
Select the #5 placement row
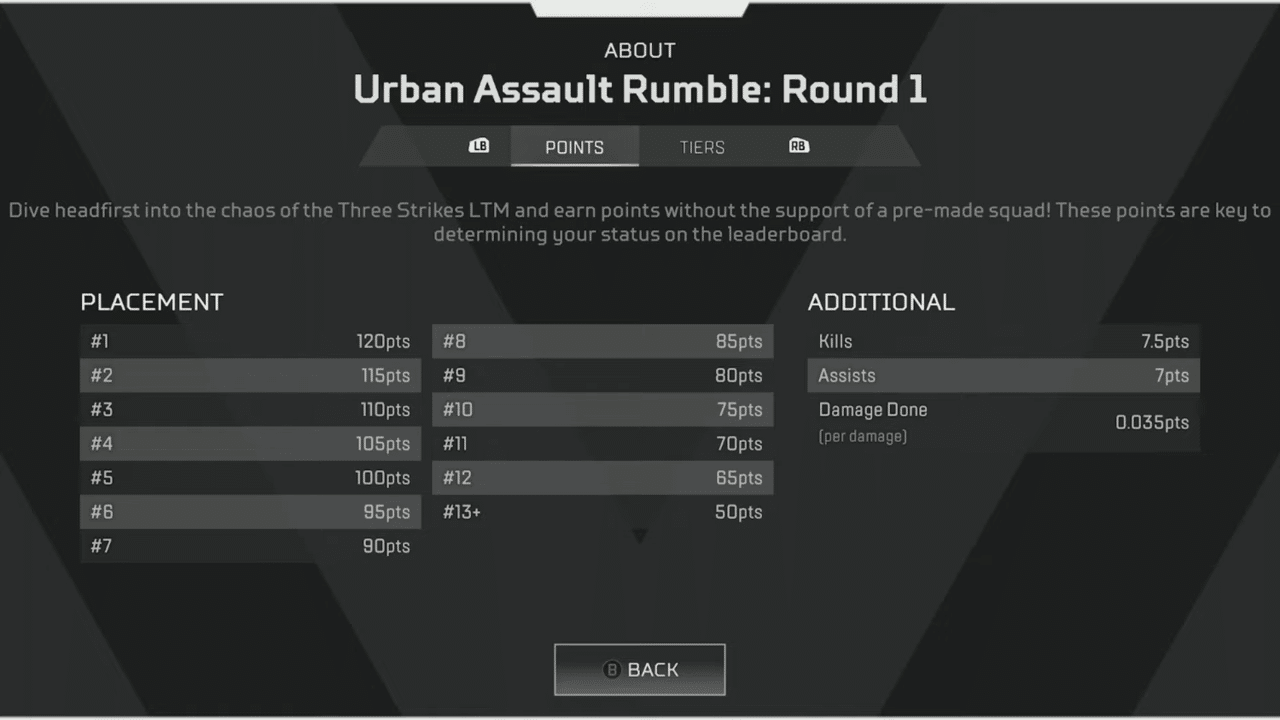(x=250, y=477)
